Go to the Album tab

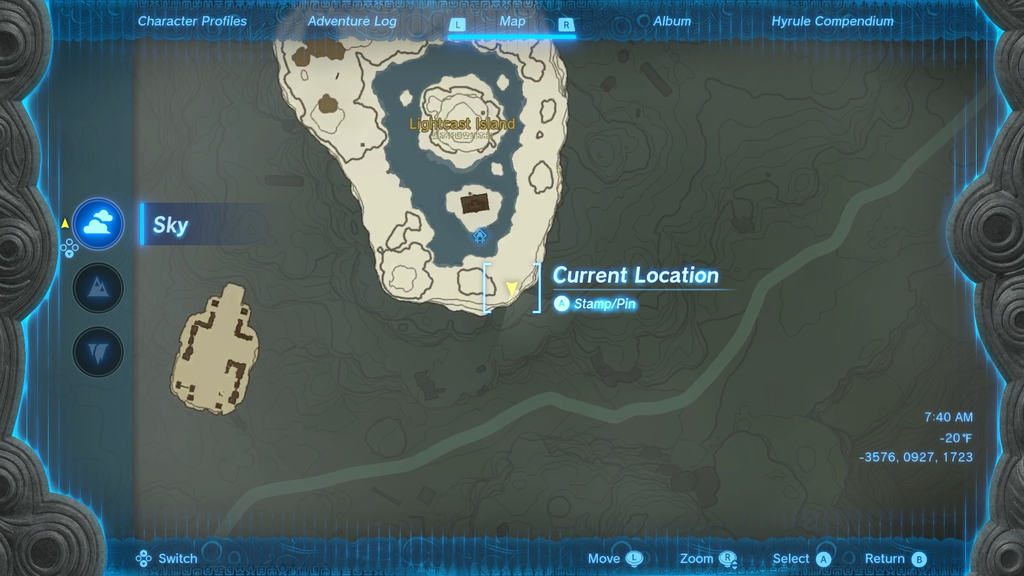(672, 21)
